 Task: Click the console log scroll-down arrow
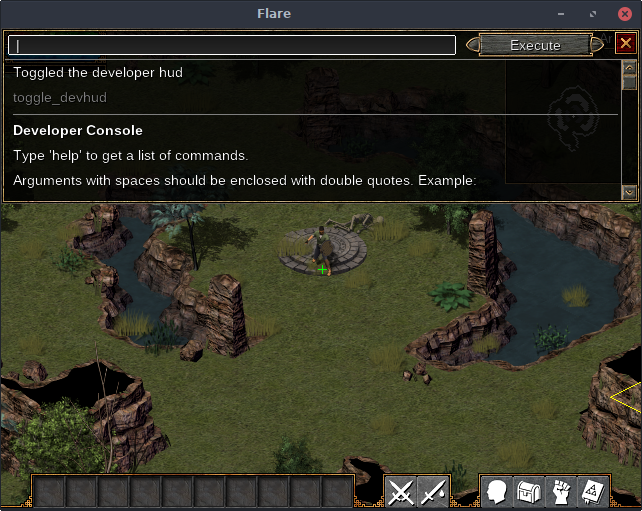click(629, 192)
